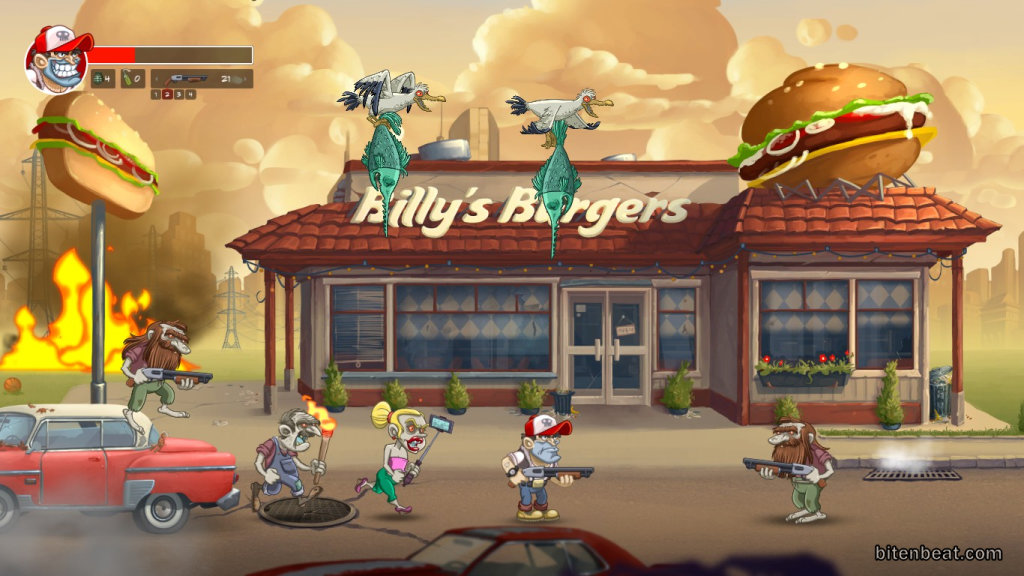This screenshot has width=1024, height=576.
Task: Select the molotov bottle item slot
Action: 133,78
